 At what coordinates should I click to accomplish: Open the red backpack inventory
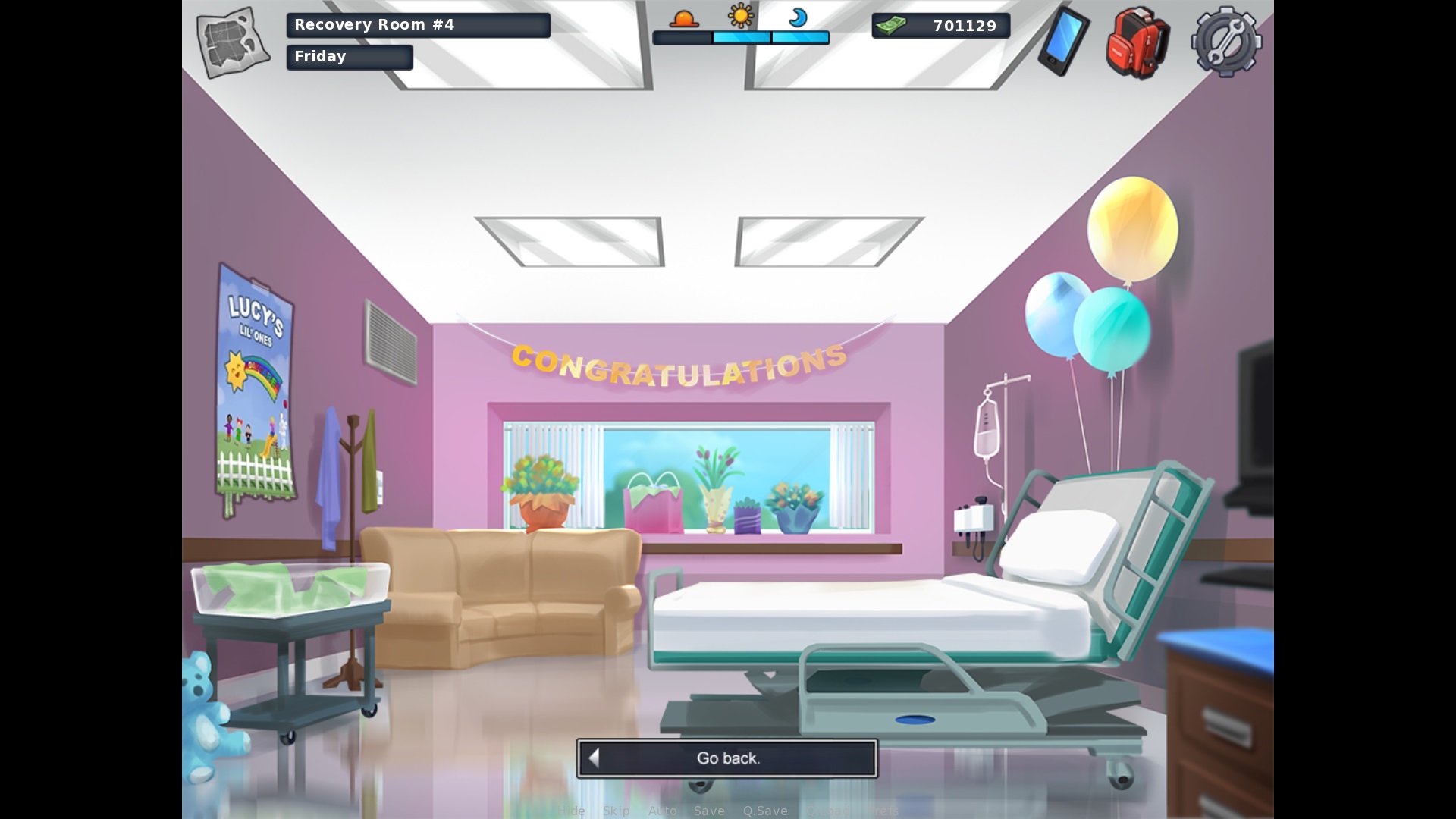[x=1137, y=42]
